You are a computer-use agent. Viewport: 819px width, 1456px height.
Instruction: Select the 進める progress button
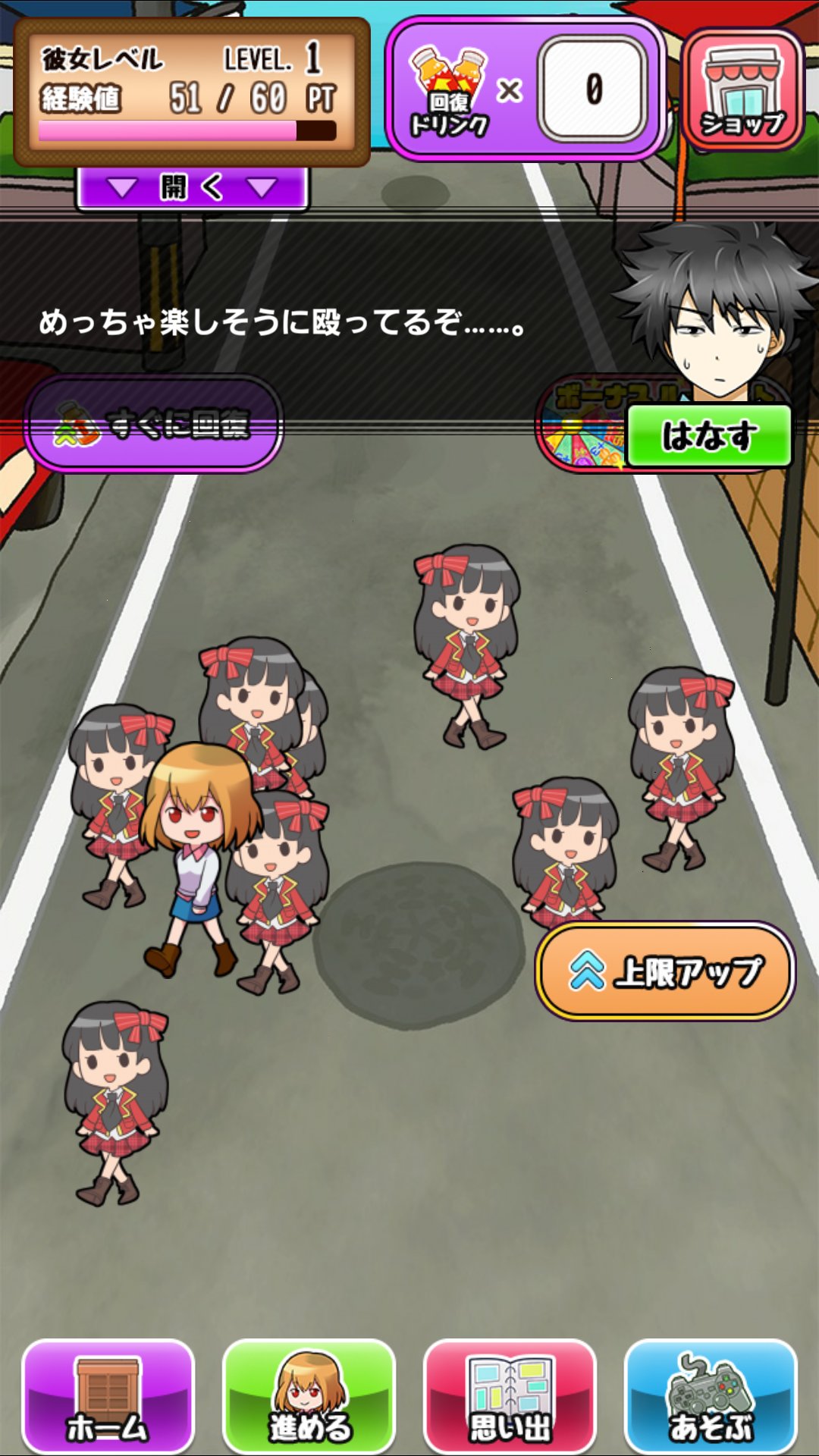(309, 1395)
